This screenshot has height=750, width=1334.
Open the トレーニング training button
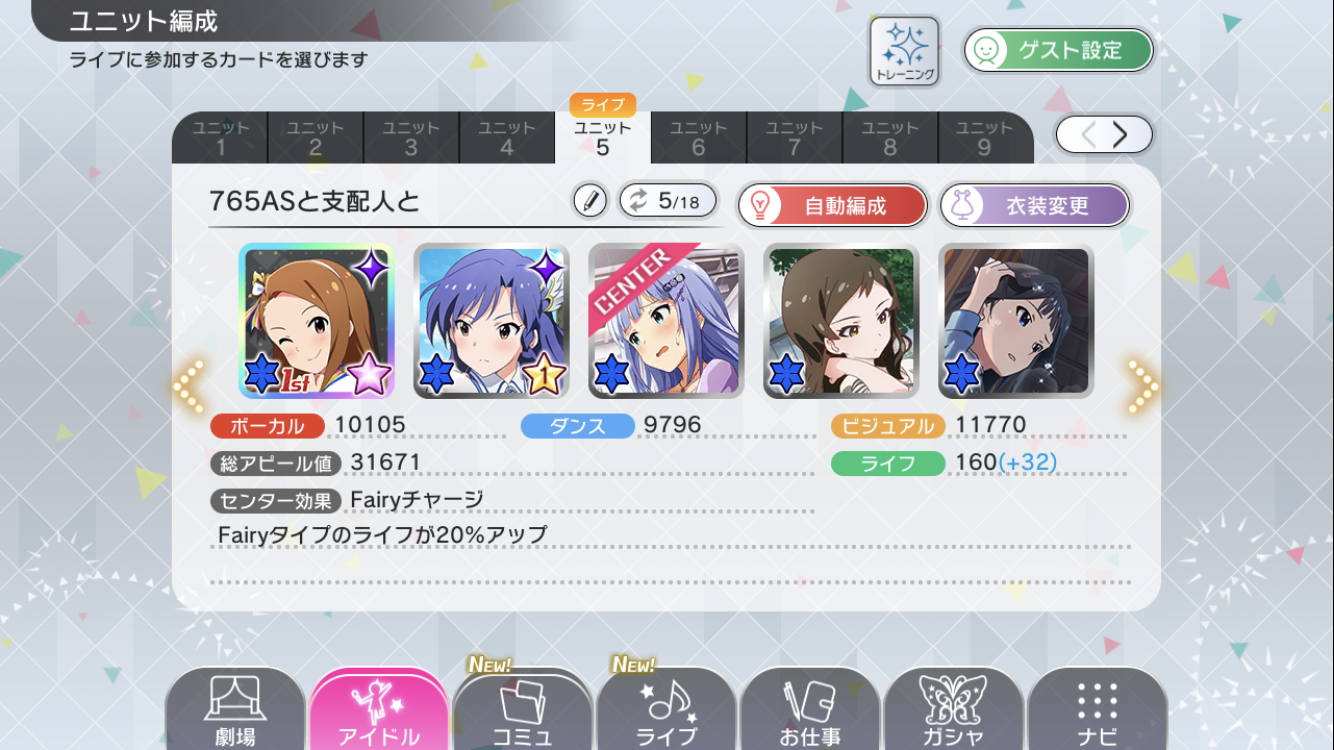[904, 50]
